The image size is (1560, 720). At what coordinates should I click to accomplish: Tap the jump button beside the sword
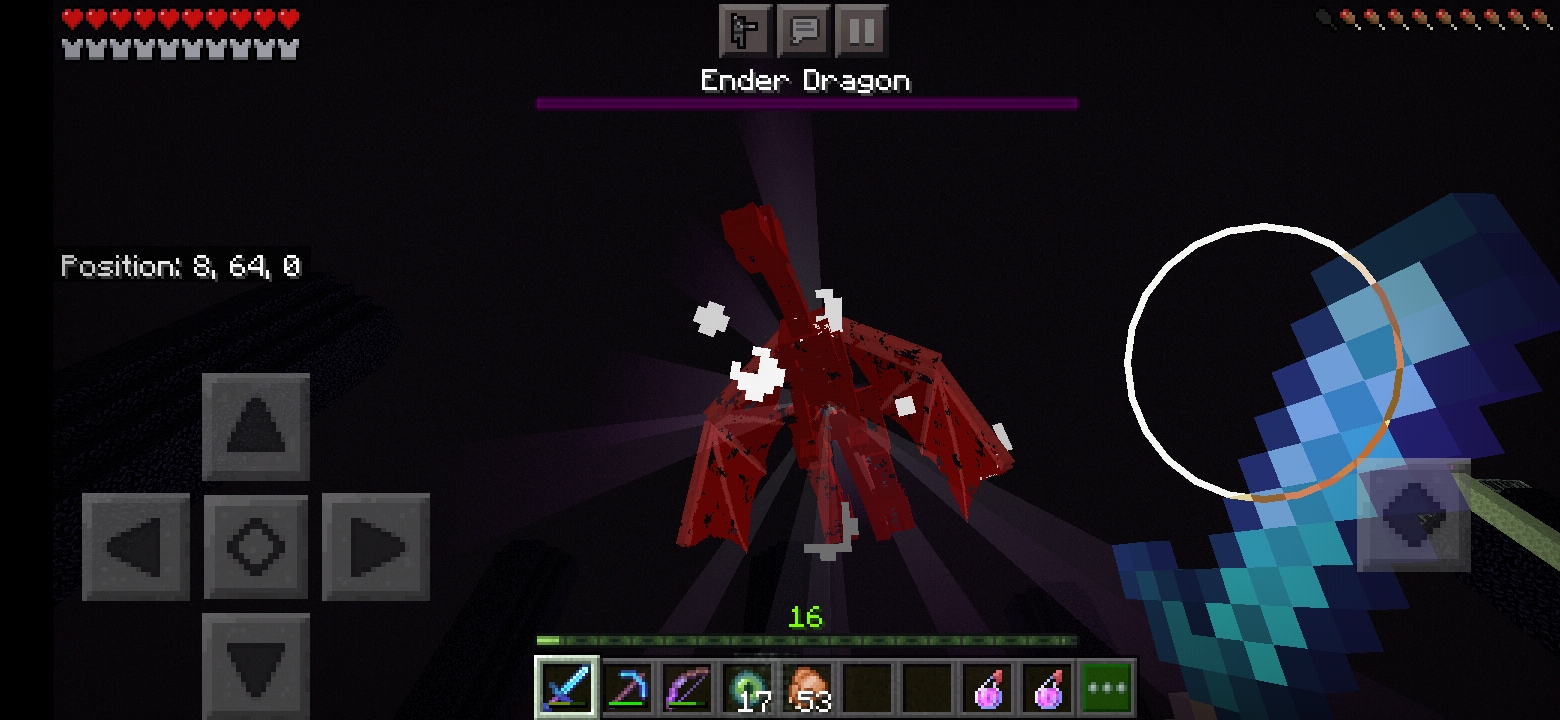click(1413, 515)
